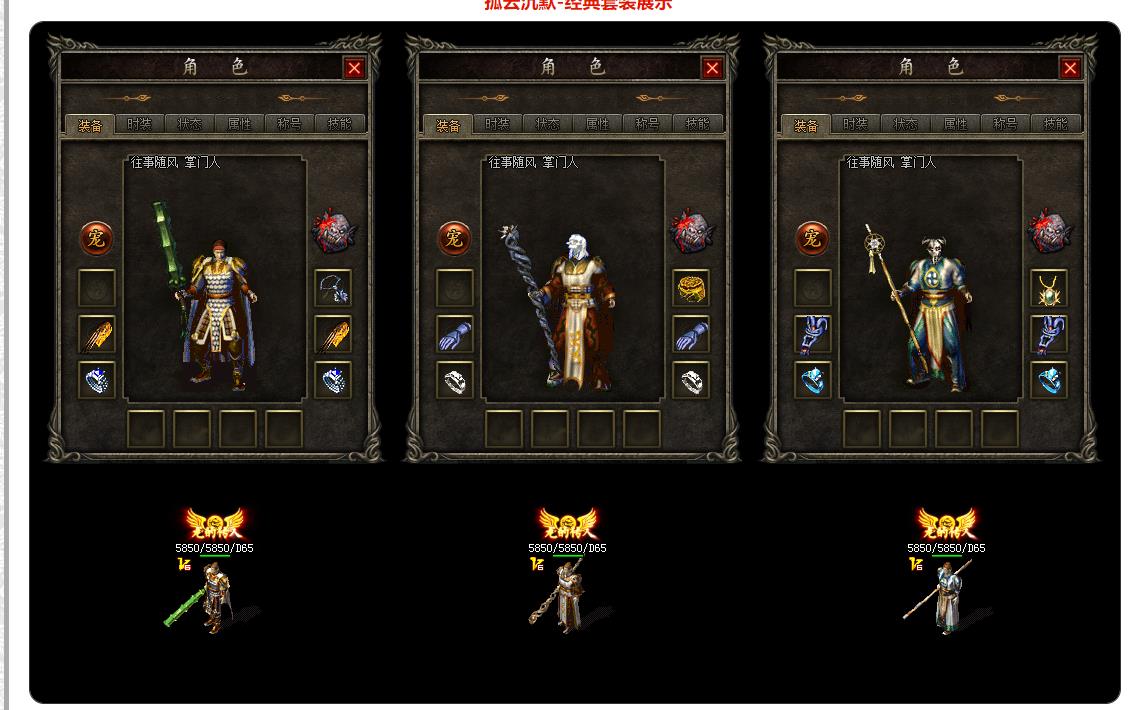1136x710 pixels.
Task: Select the 技能 tab in the white-haired mage panel
Action: point(698,124)
